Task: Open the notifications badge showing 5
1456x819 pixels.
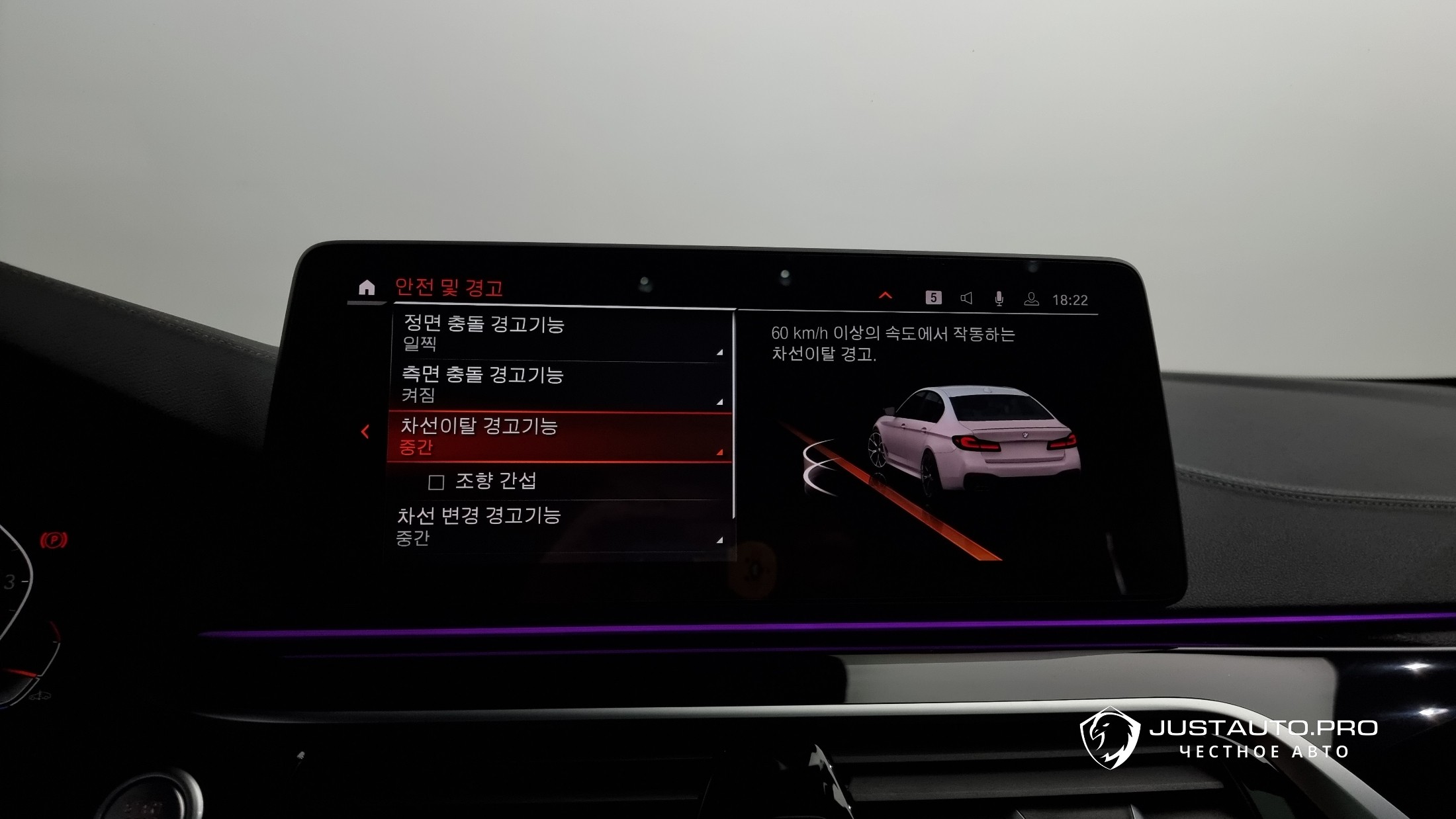Action: [x=933, y=298]
